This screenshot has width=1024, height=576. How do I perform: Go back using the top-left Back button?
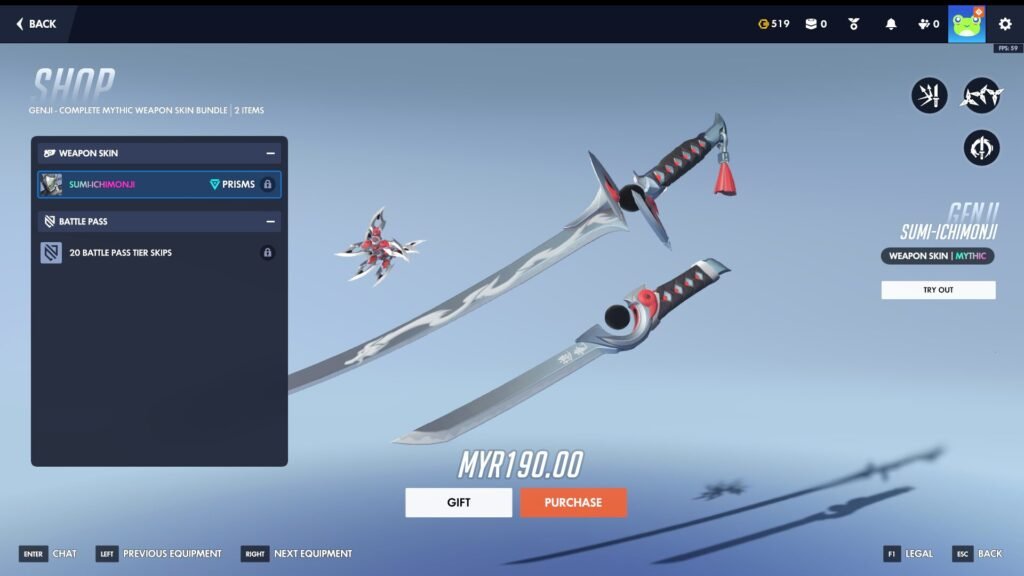(36, 24)
